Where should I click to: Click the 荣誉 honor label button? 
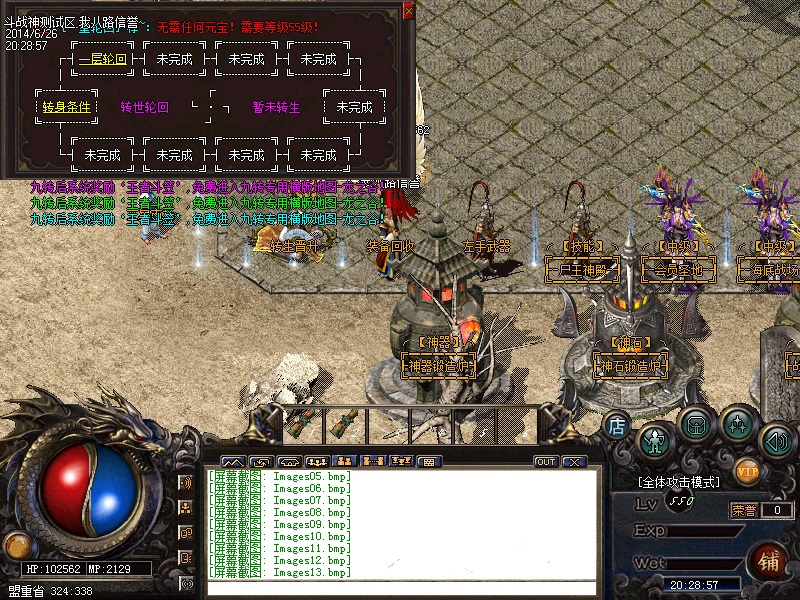pos(743,509)
